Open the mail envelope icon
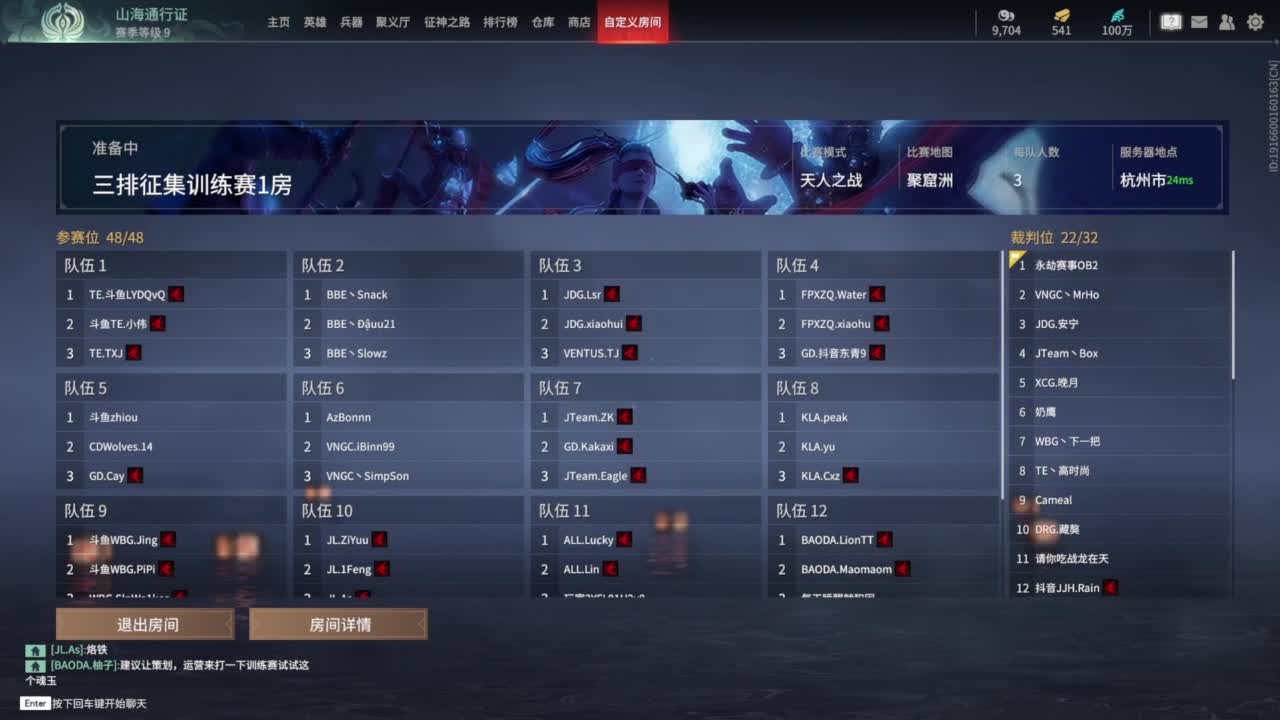1280x720 pixels. [1199, 21]
